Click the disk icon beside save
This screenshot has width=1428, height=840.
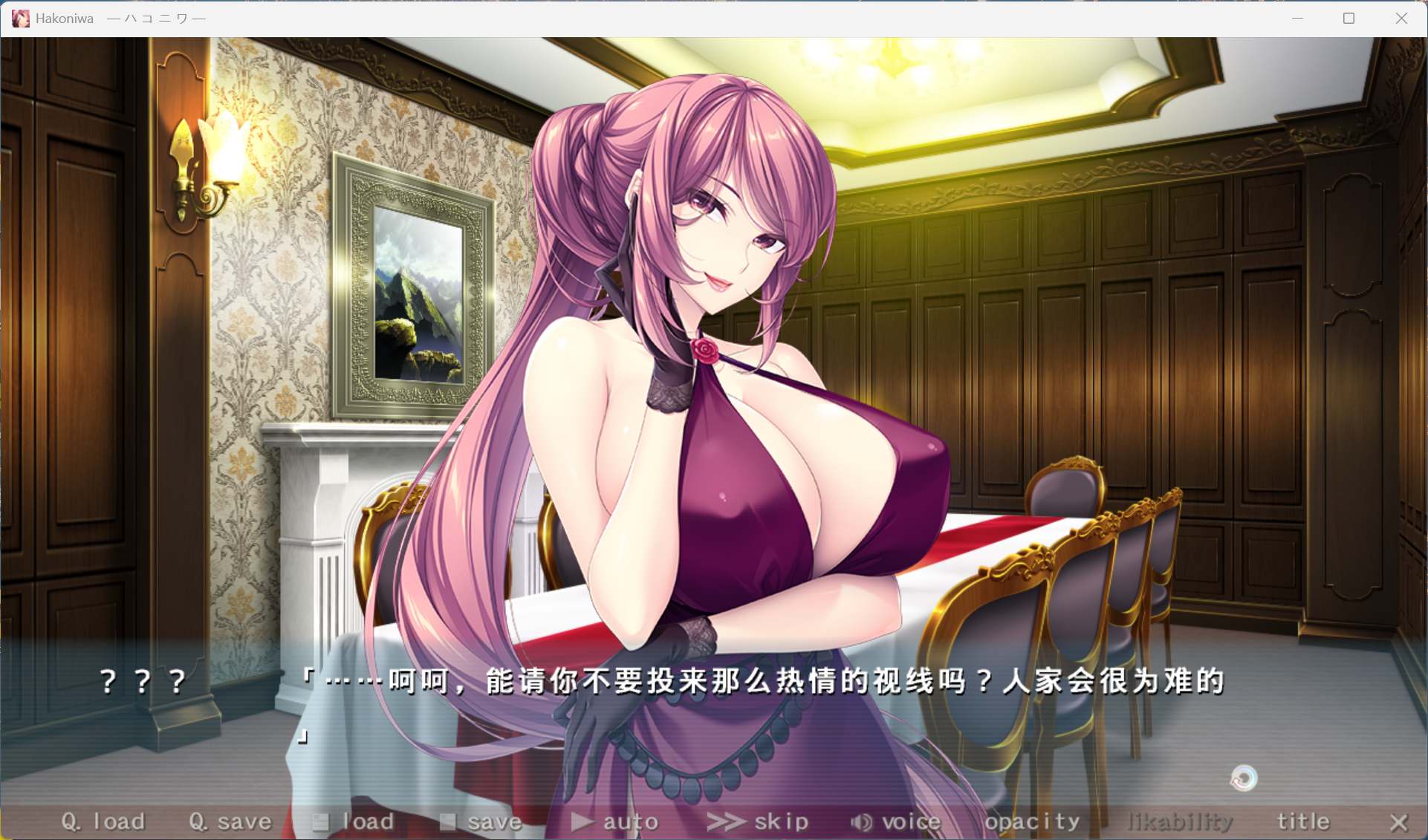point(450,821)
